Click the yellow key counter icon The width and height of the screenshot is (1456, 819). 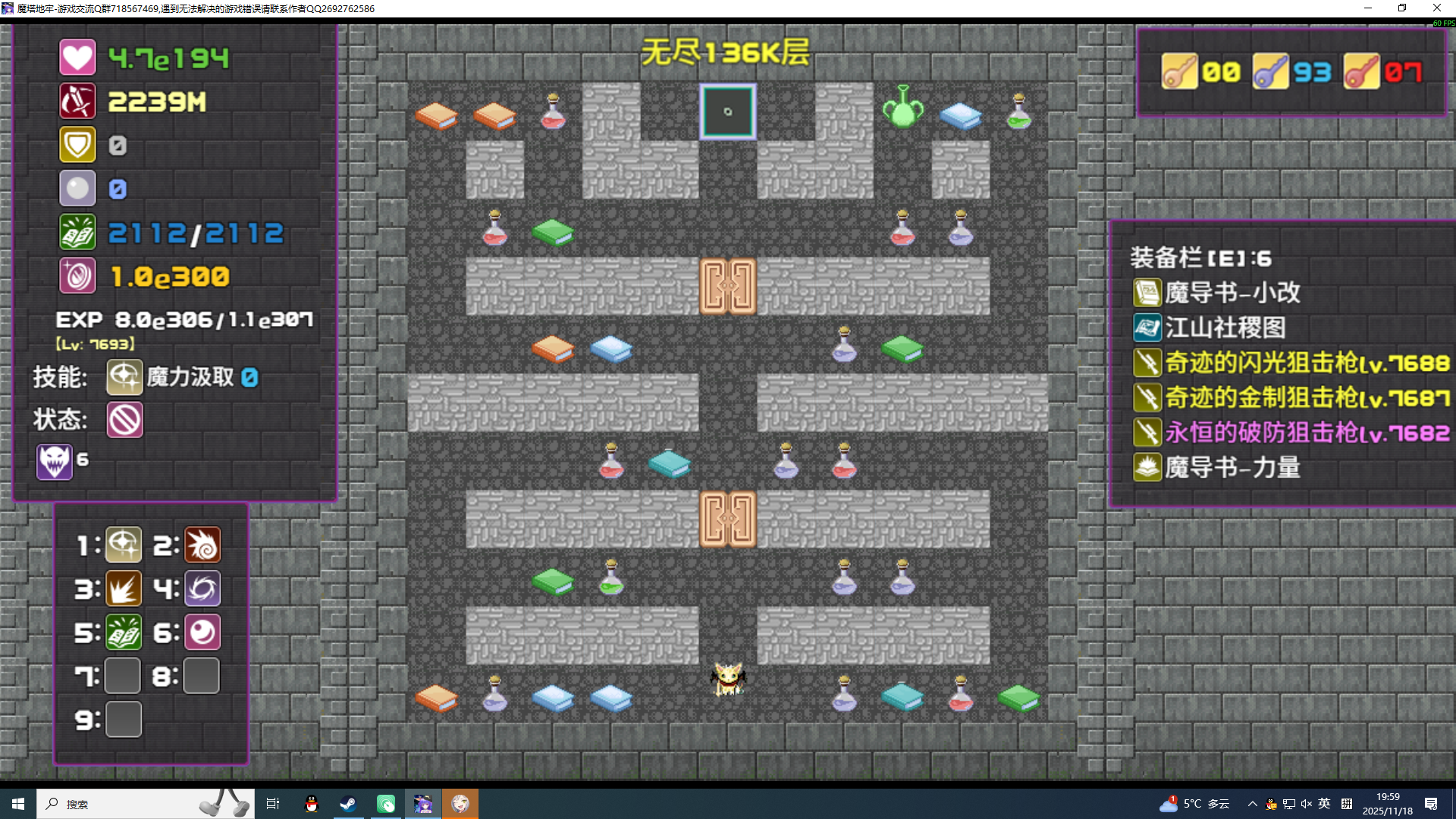(x=1180, y=72)
